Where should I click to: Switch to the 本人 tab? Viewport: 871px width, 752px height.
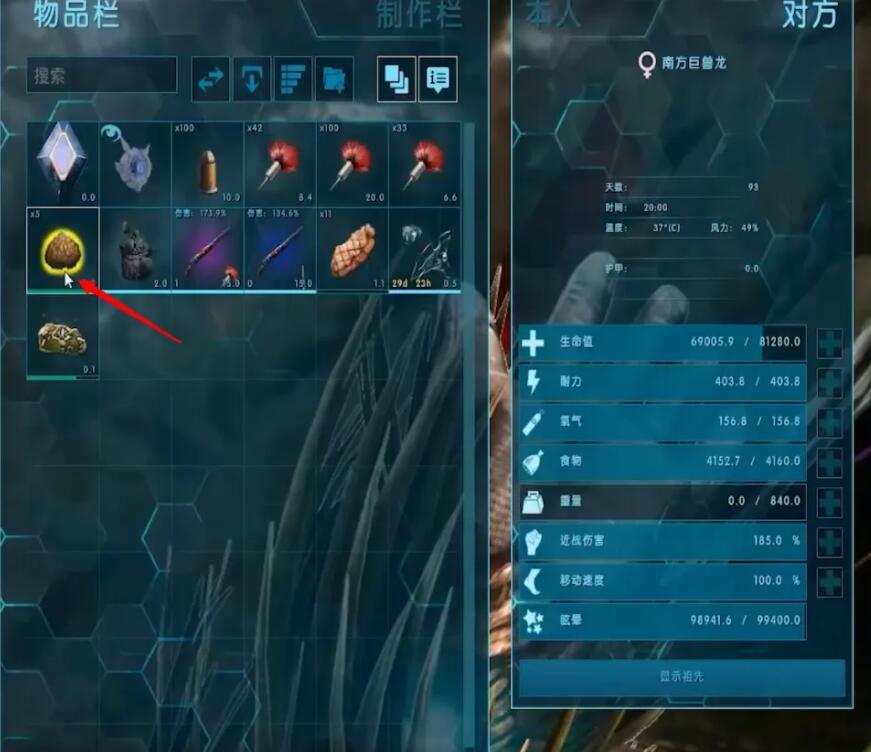click(x=553, y=14)
